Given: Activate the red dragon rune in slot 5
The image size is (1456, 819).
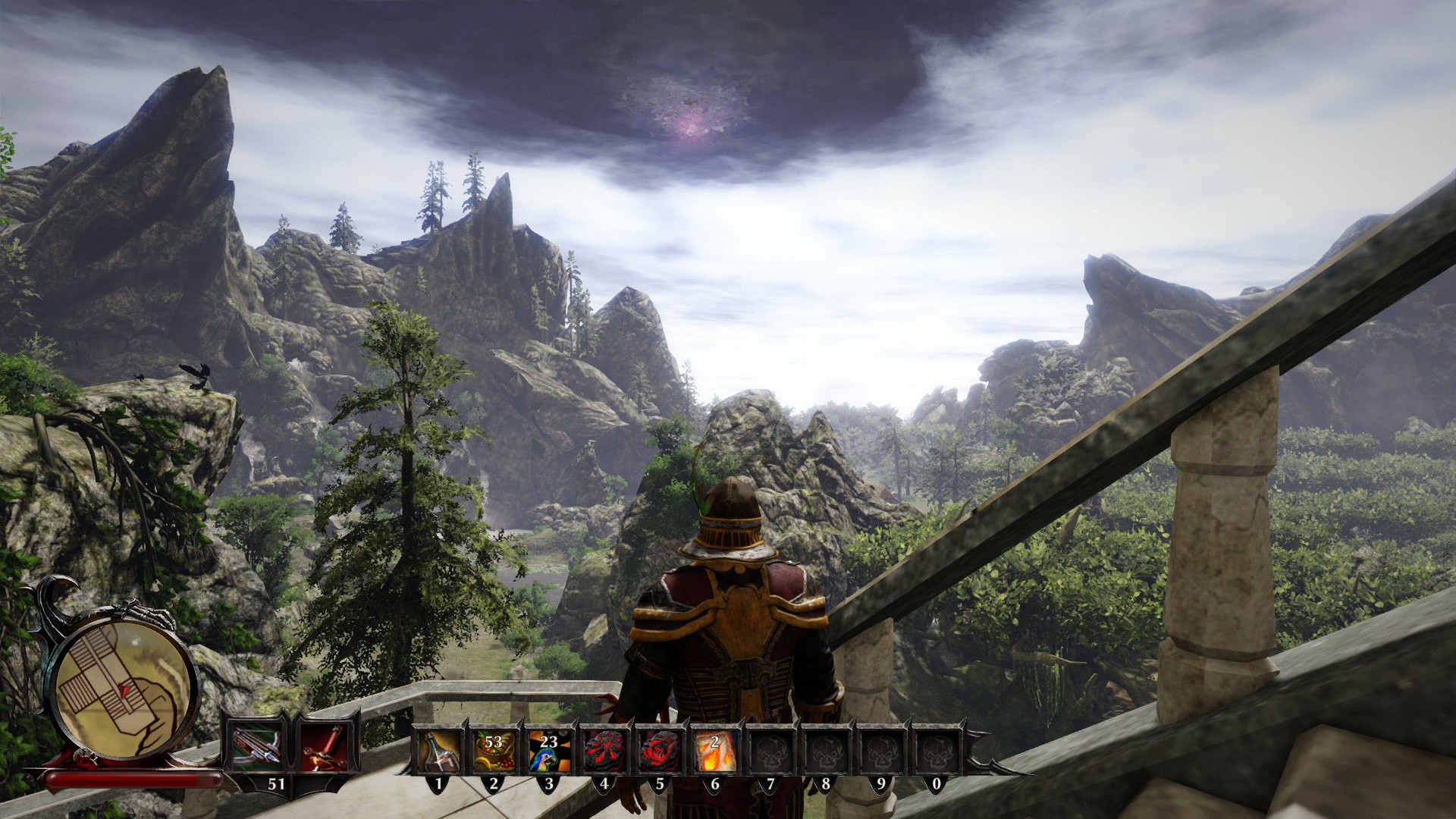Looking at the screenshot, I should [x=660, y=751].
